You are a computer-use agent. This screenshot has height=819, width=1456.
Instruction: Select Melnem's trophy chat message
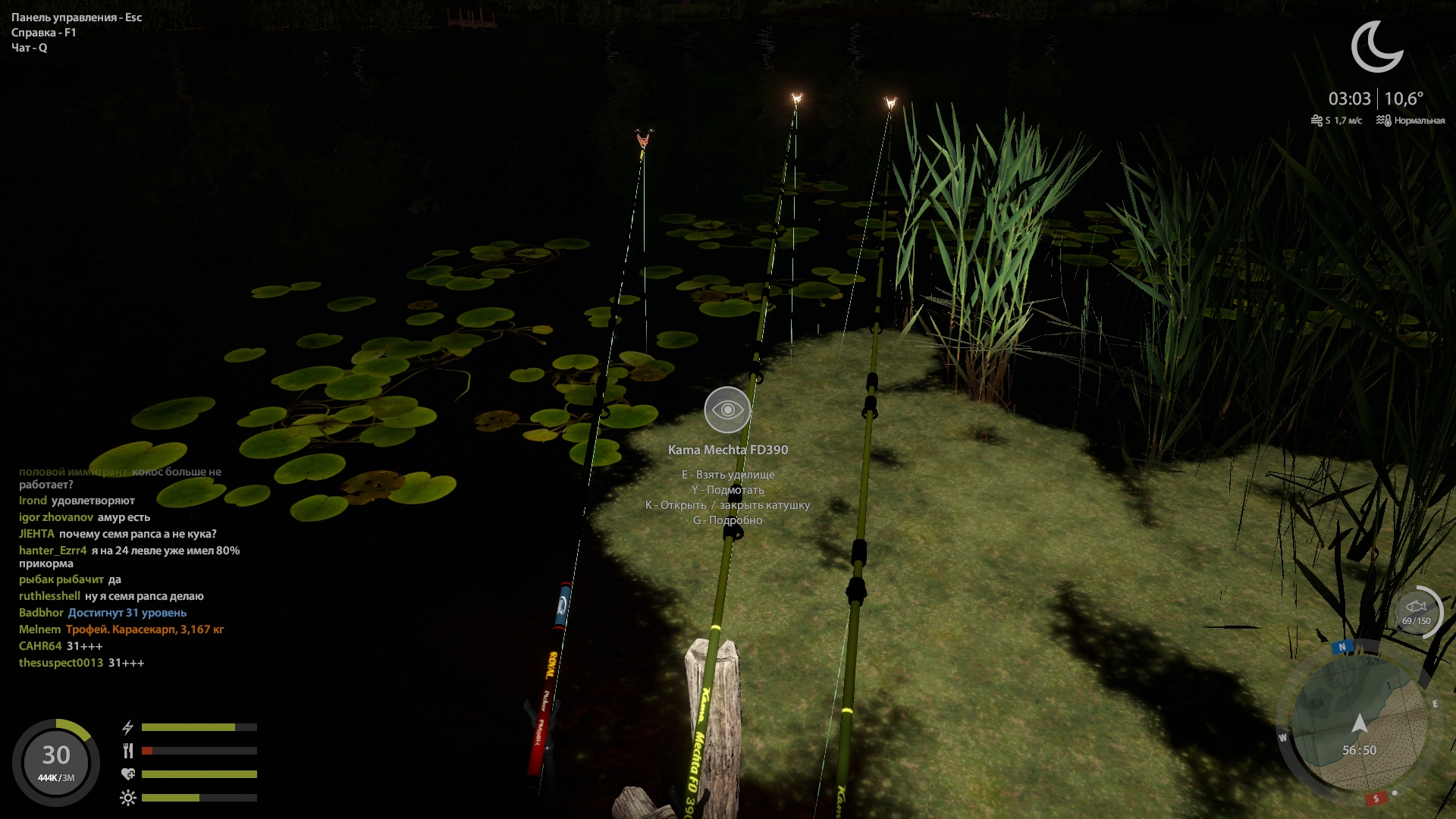click(x=145, y=629)
